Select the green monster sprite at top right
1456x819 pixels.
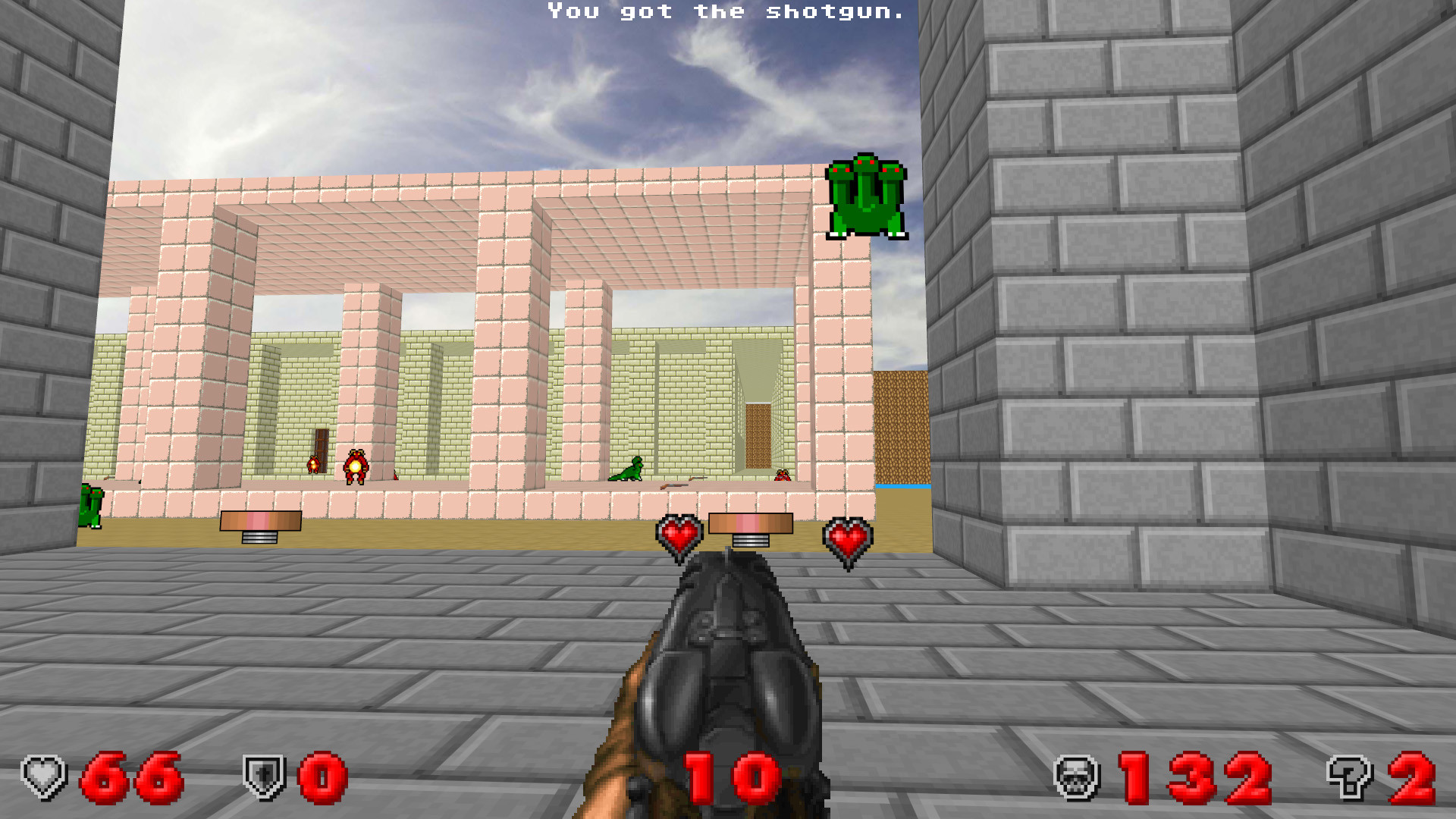pyautogui.click(x=867, y=197)
